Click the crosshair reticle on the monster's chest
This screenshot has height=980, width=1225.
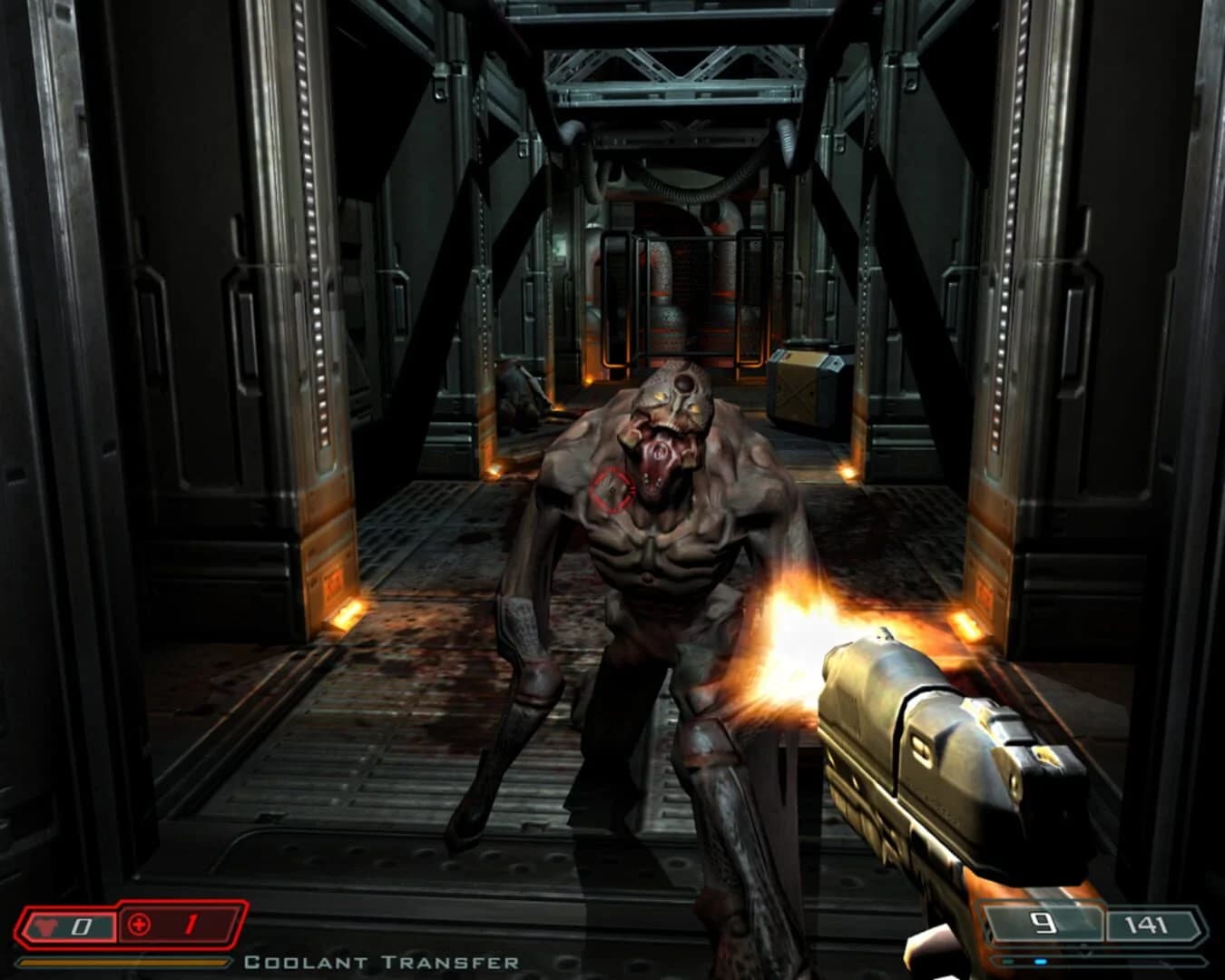612,488
